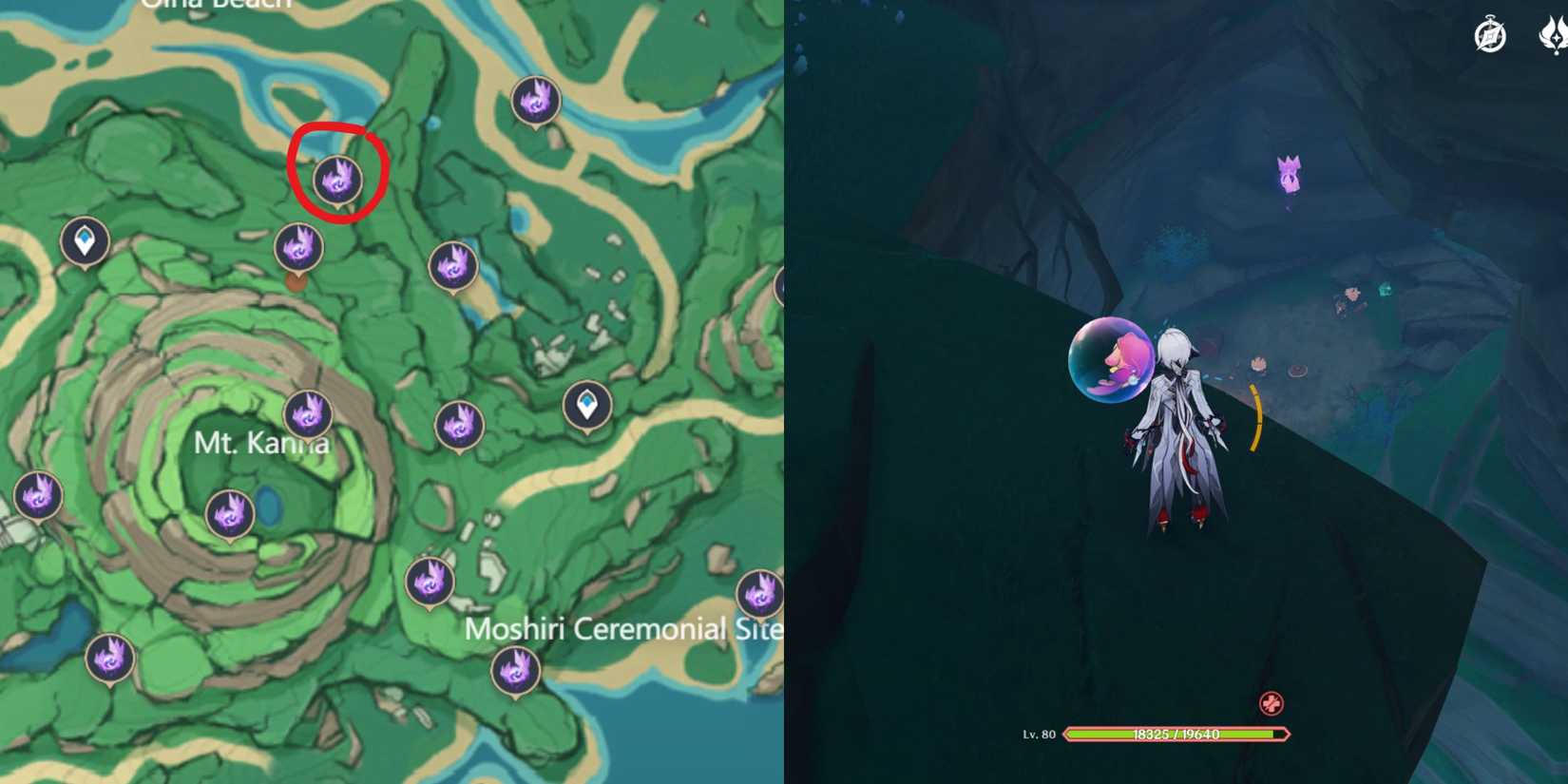Click the Lv. 80 health bar
Viewport: 1568px width, 784px height.
(1178, 733)
